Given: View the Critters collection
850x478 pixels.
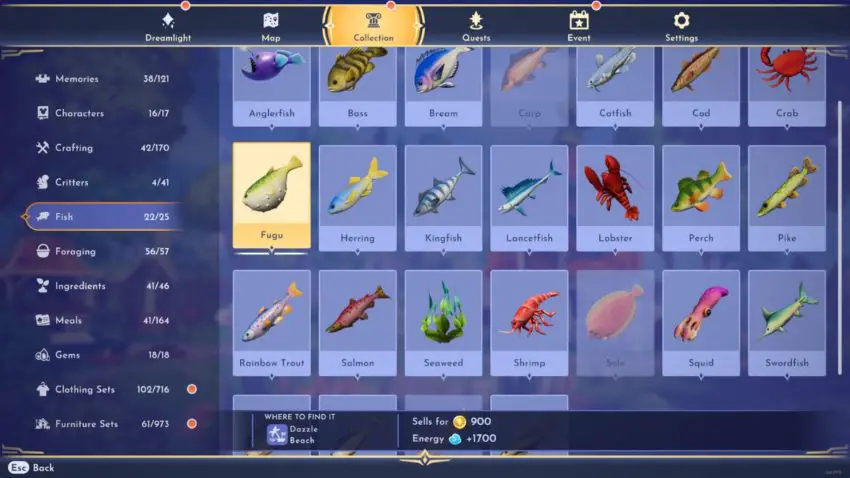Looking at the screenshot, I should point(102,182).
